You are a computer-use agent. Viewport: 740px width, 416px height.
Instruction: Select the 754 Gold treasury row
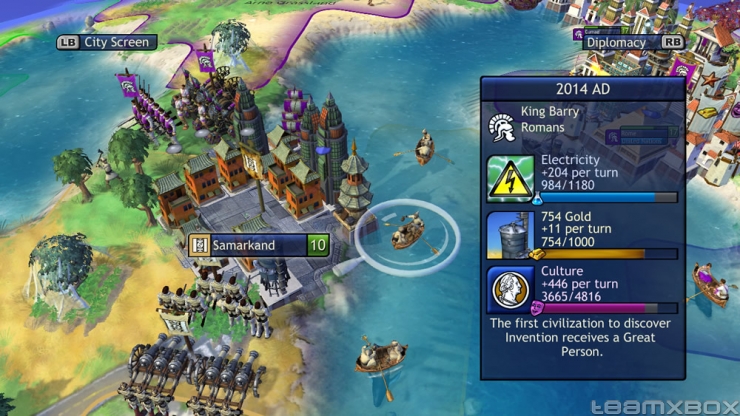point(583,234)
